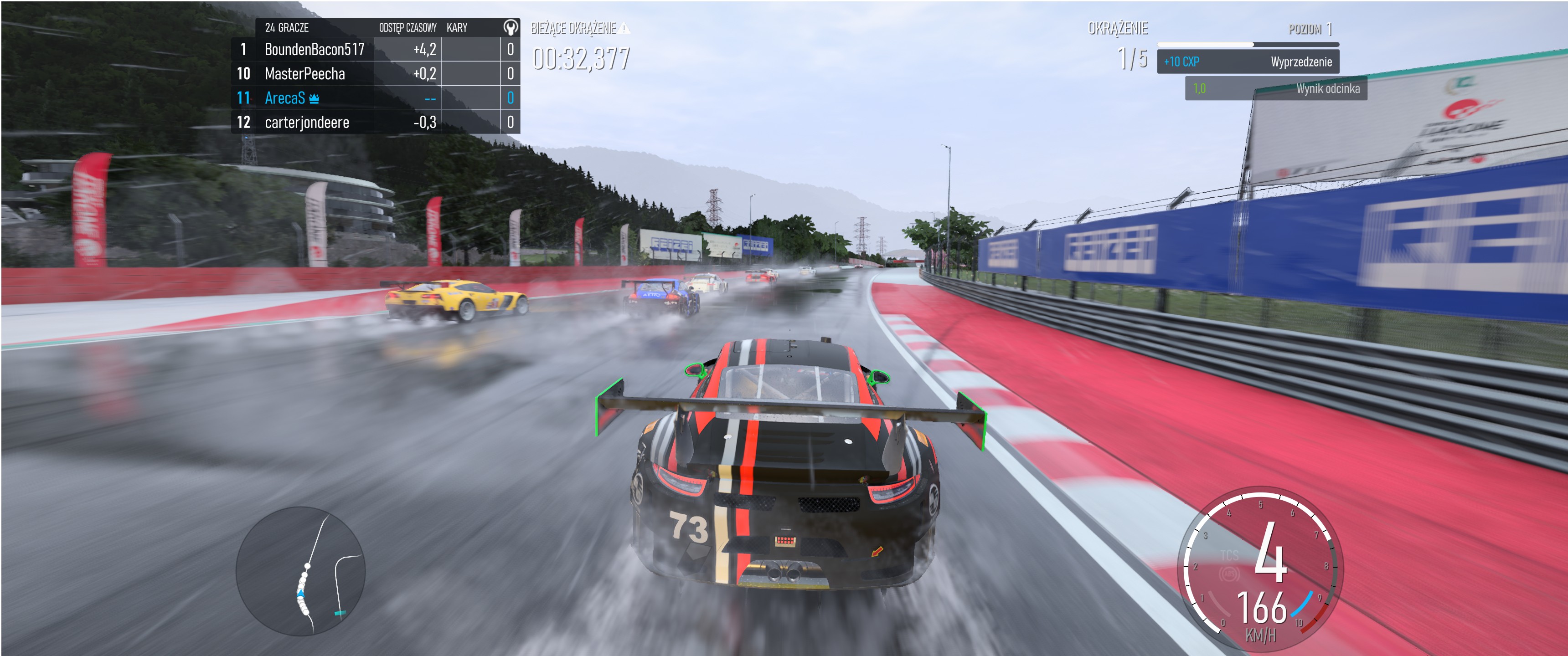Select the Wynik odcinka score banner
1568x656 pixels.
pos(1275,89)
